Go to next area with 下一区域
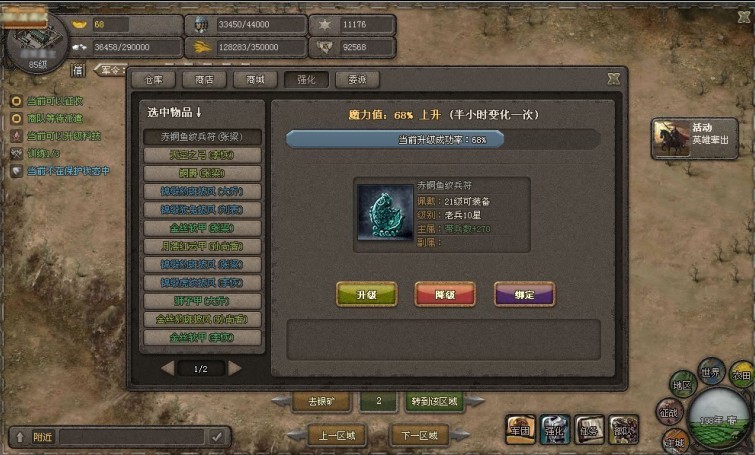The image size is (755, 455). tap(418, 436)
